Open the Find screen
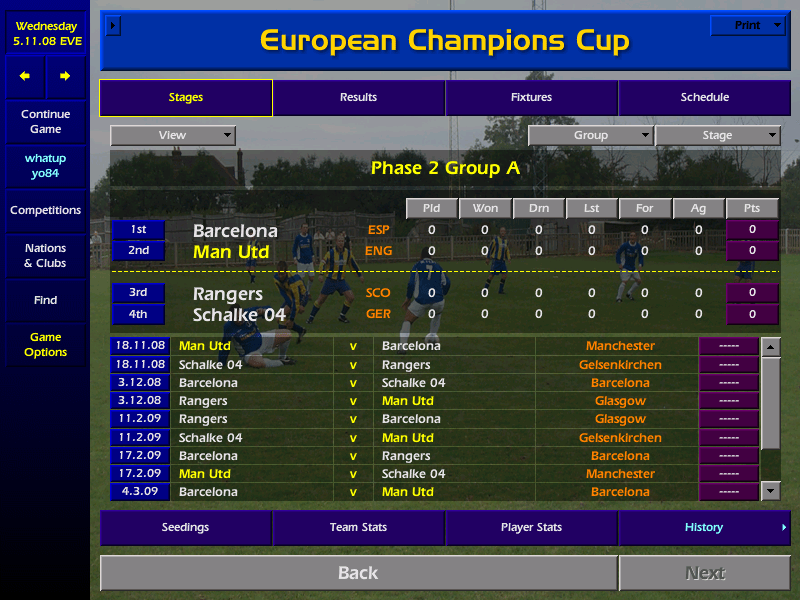800x600 pixels. [x=45, y=300]
